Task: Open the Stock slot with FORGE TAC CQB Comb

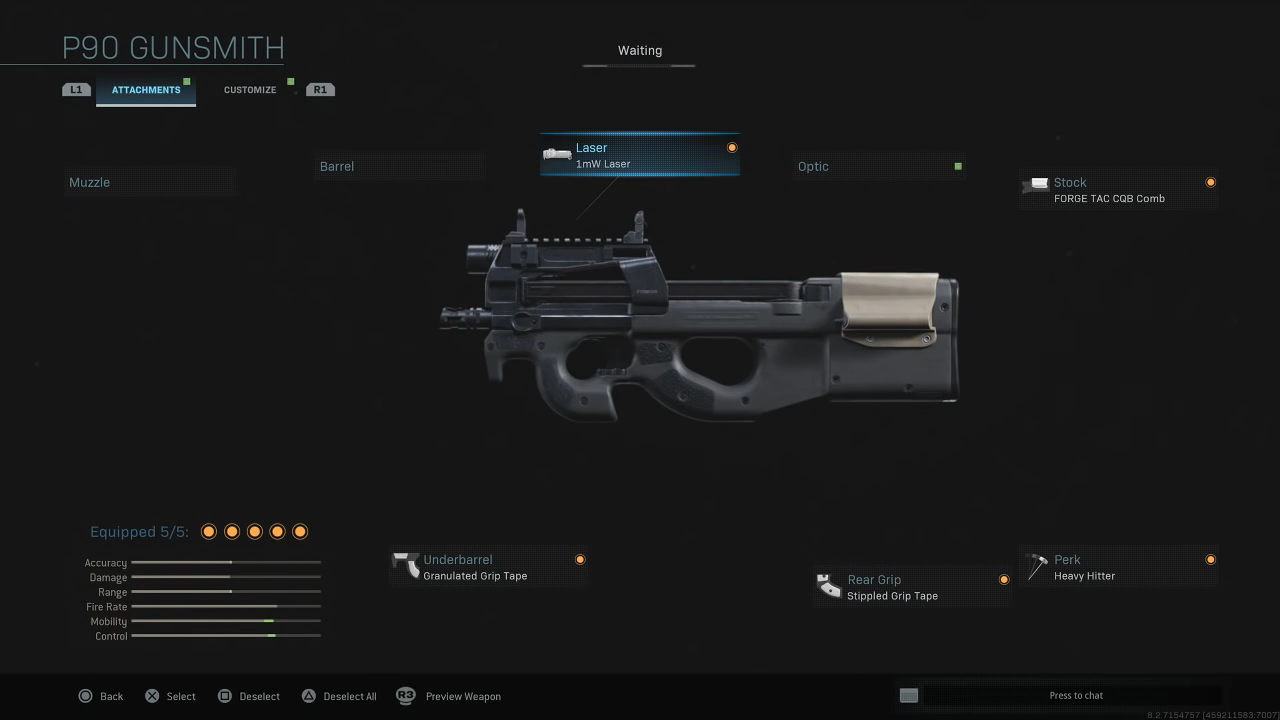Action: 1118,189
